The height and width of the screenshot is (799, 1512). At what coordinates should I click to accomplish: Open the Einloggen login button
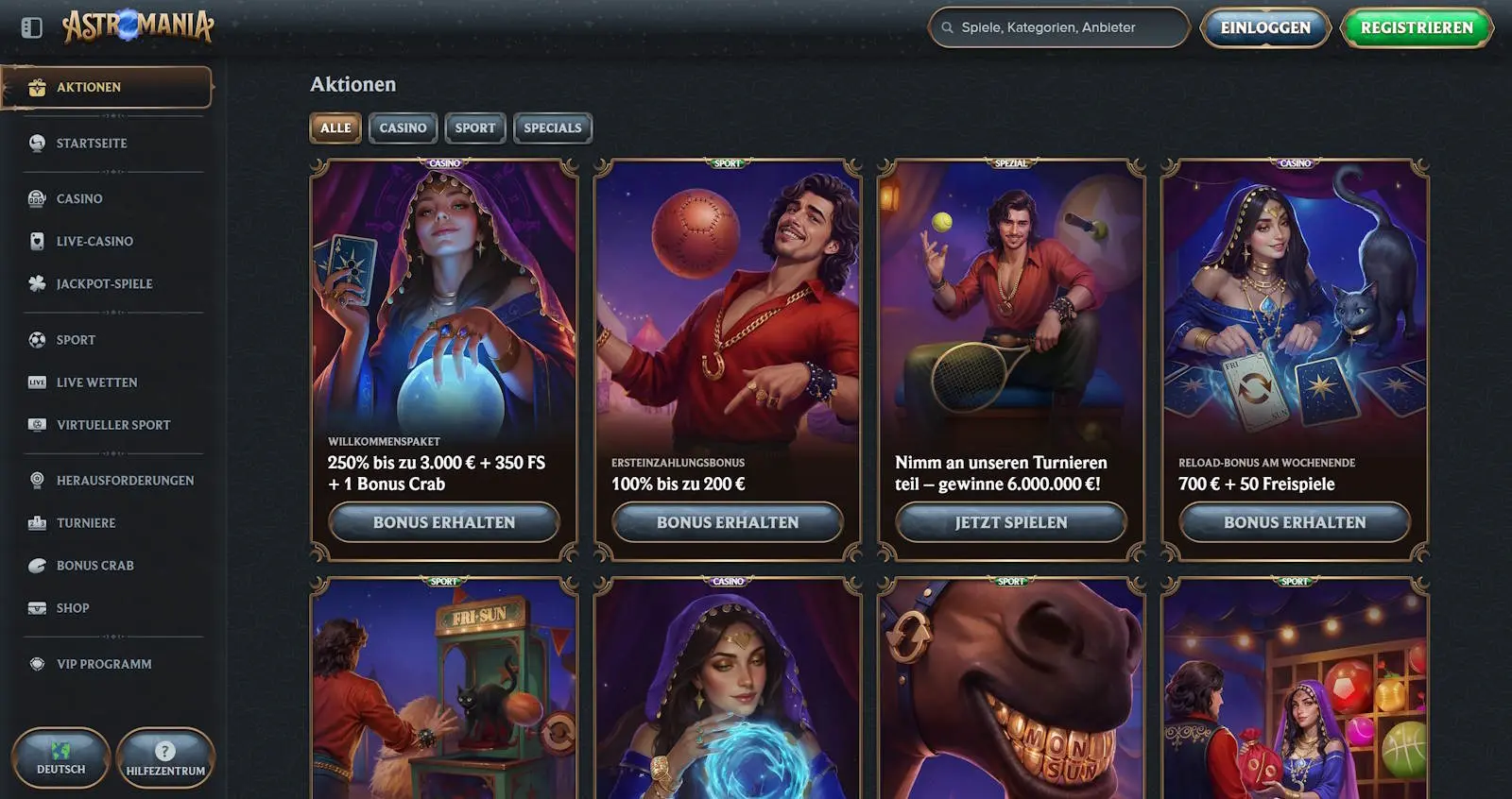tap(1264, 27)
